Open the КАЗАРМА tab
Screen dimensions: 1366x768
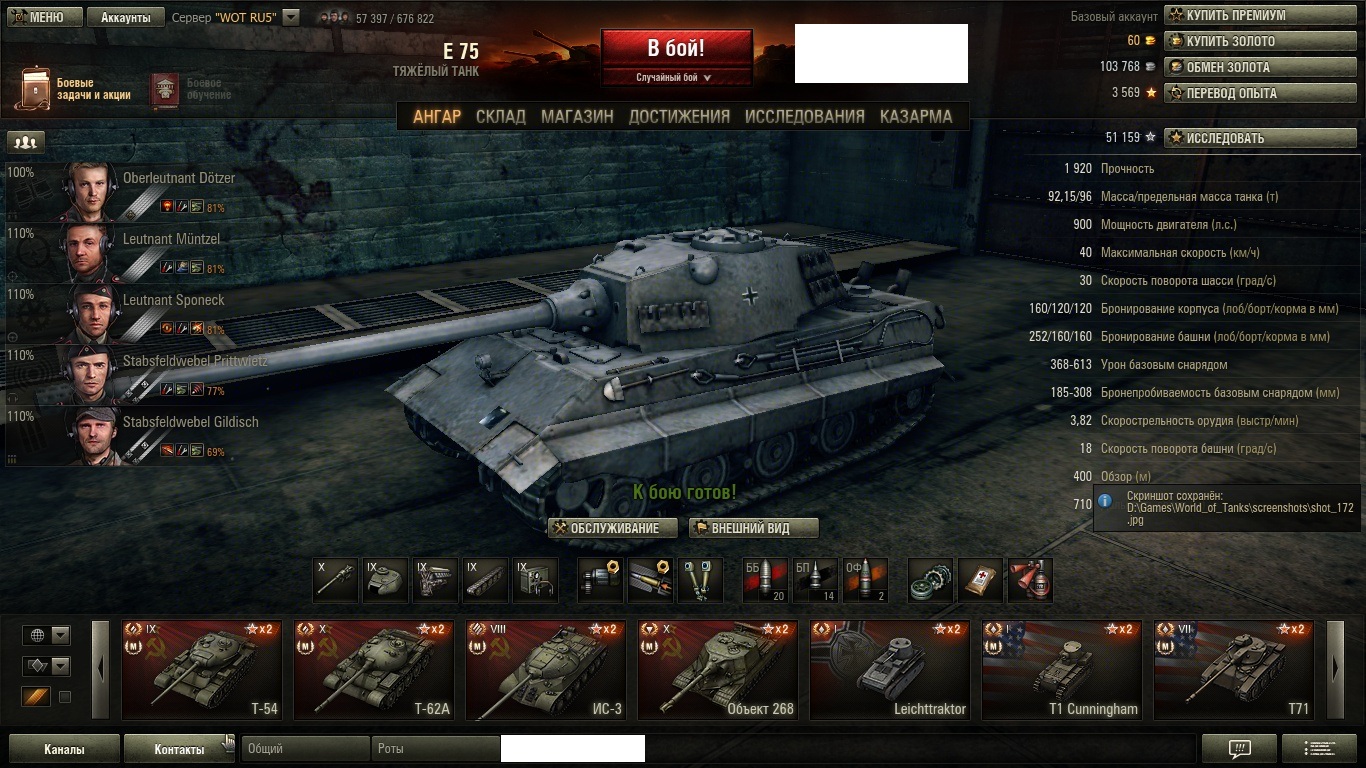pyautogui.click(x=915, y=116)
